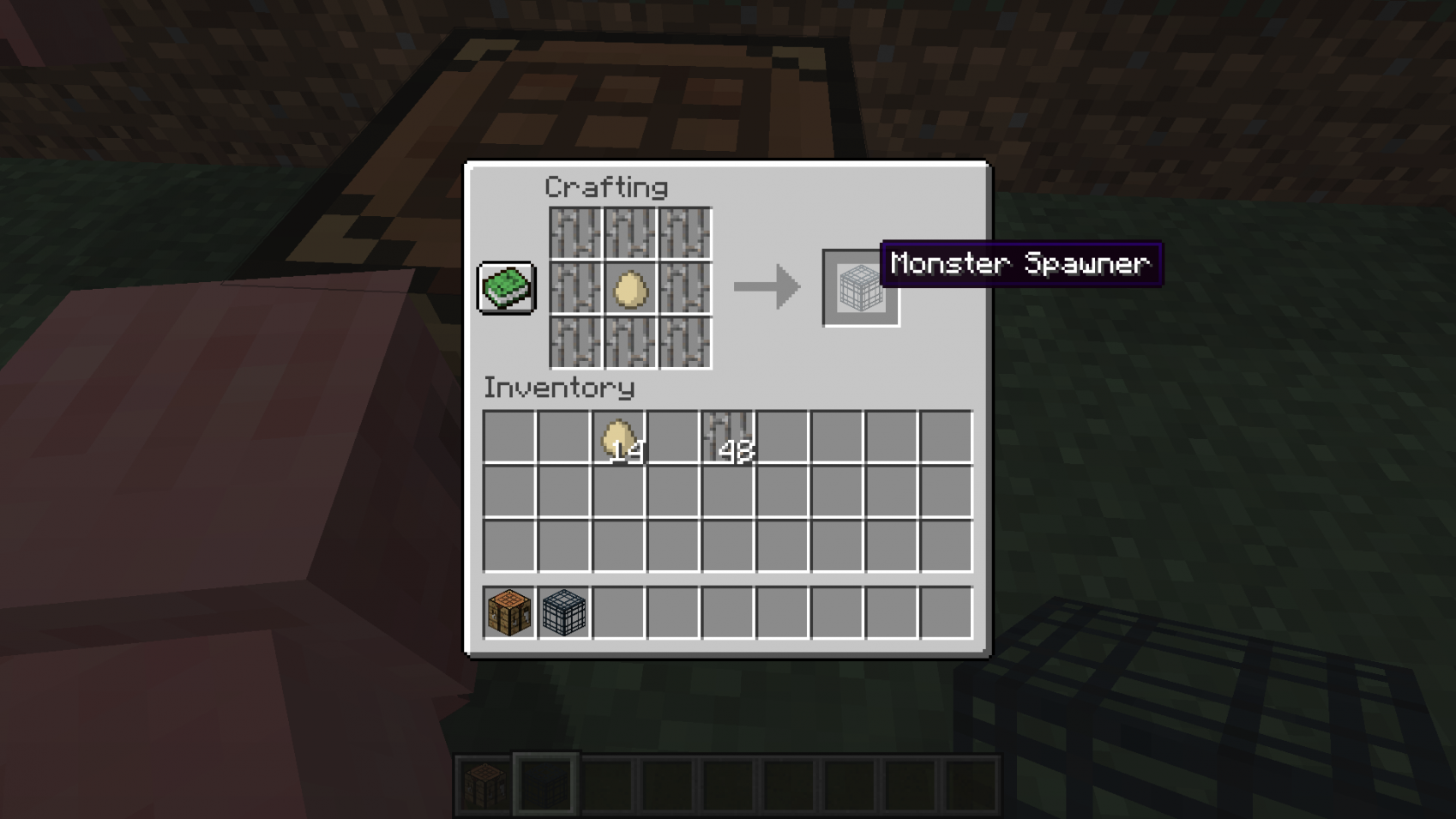Pick the monster spawner block beside the crafting table
The height and width of the screenshot is (819, 1456).
pos(563,611)
